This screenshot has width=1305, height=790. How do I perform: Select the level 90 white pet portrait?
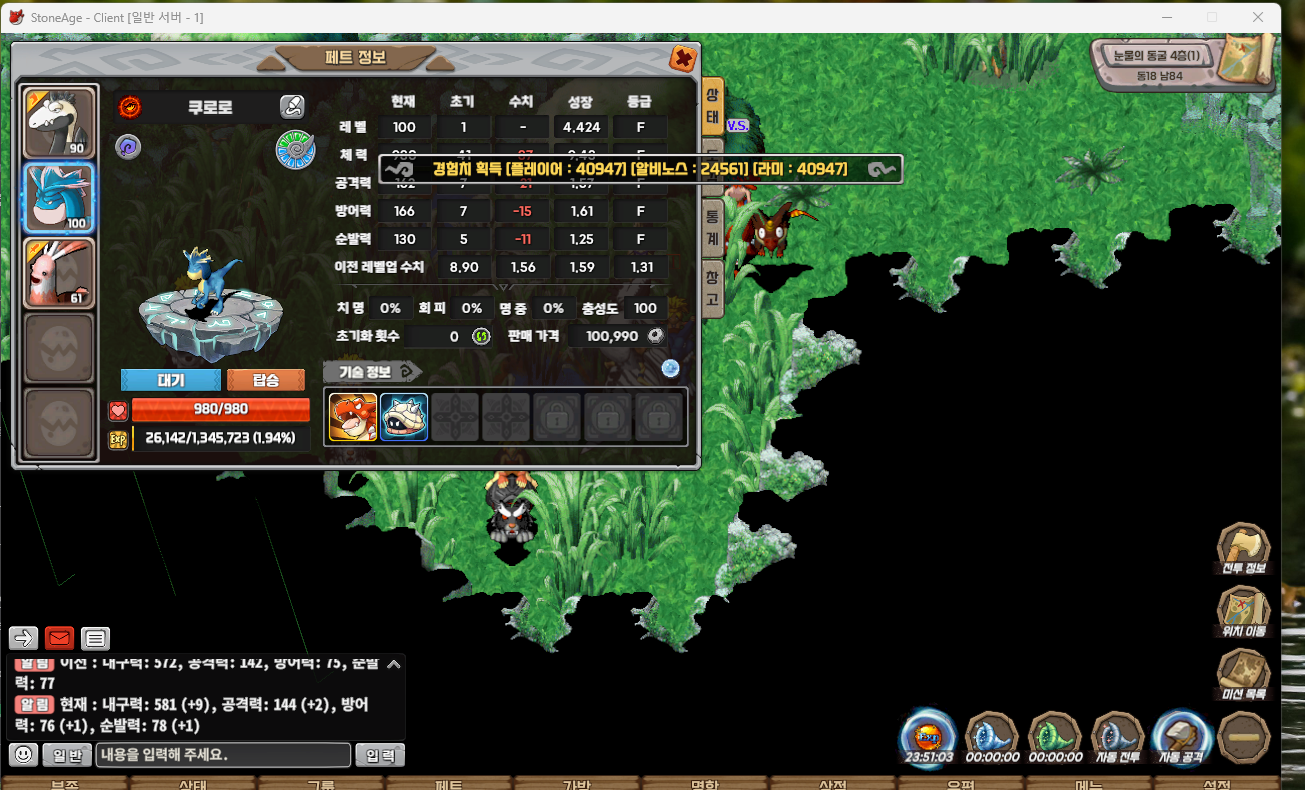(x=60, y=122)
